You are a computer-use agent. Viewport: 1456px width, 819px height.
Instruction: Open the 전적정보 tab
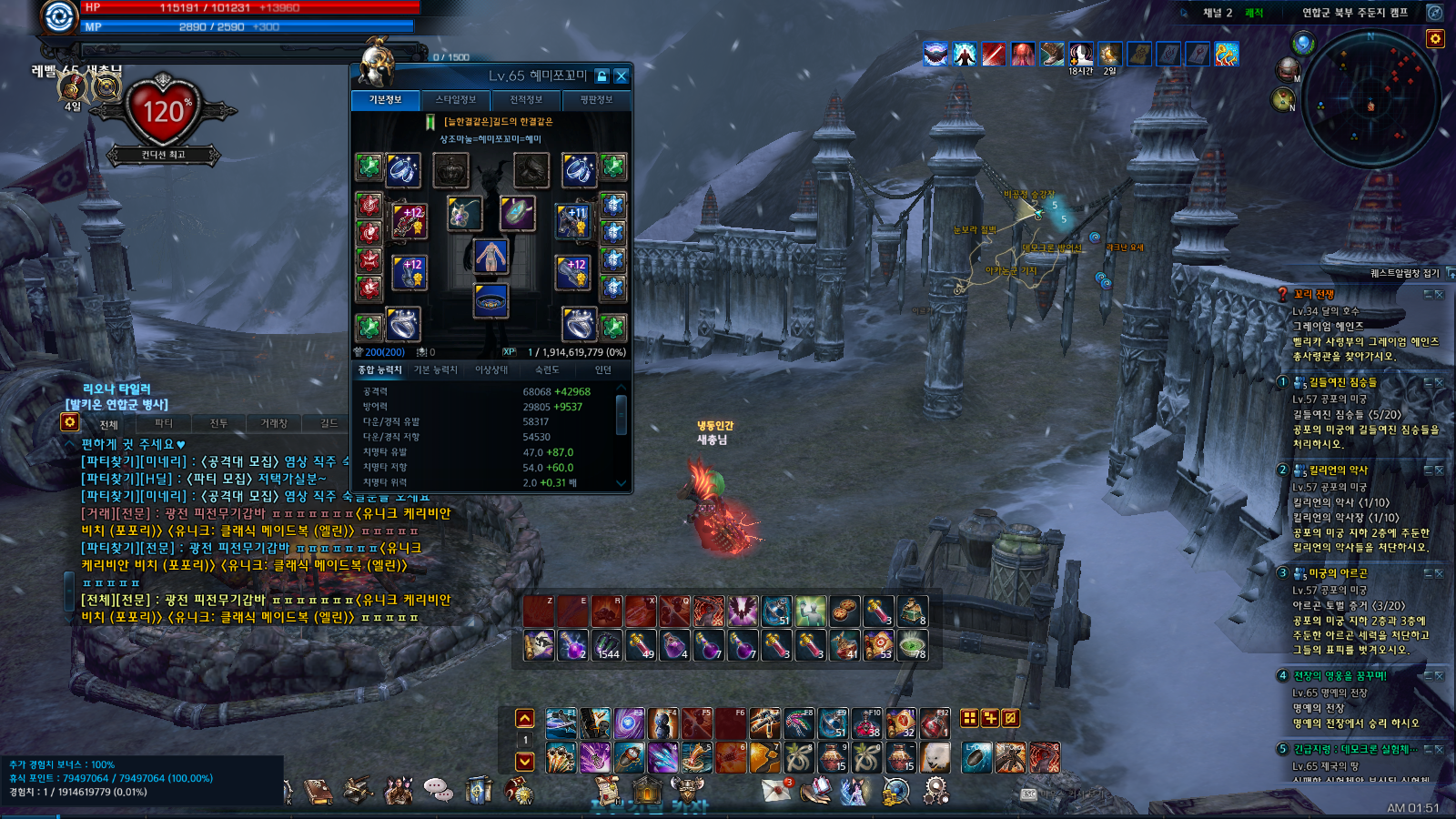tap(526, 100)
